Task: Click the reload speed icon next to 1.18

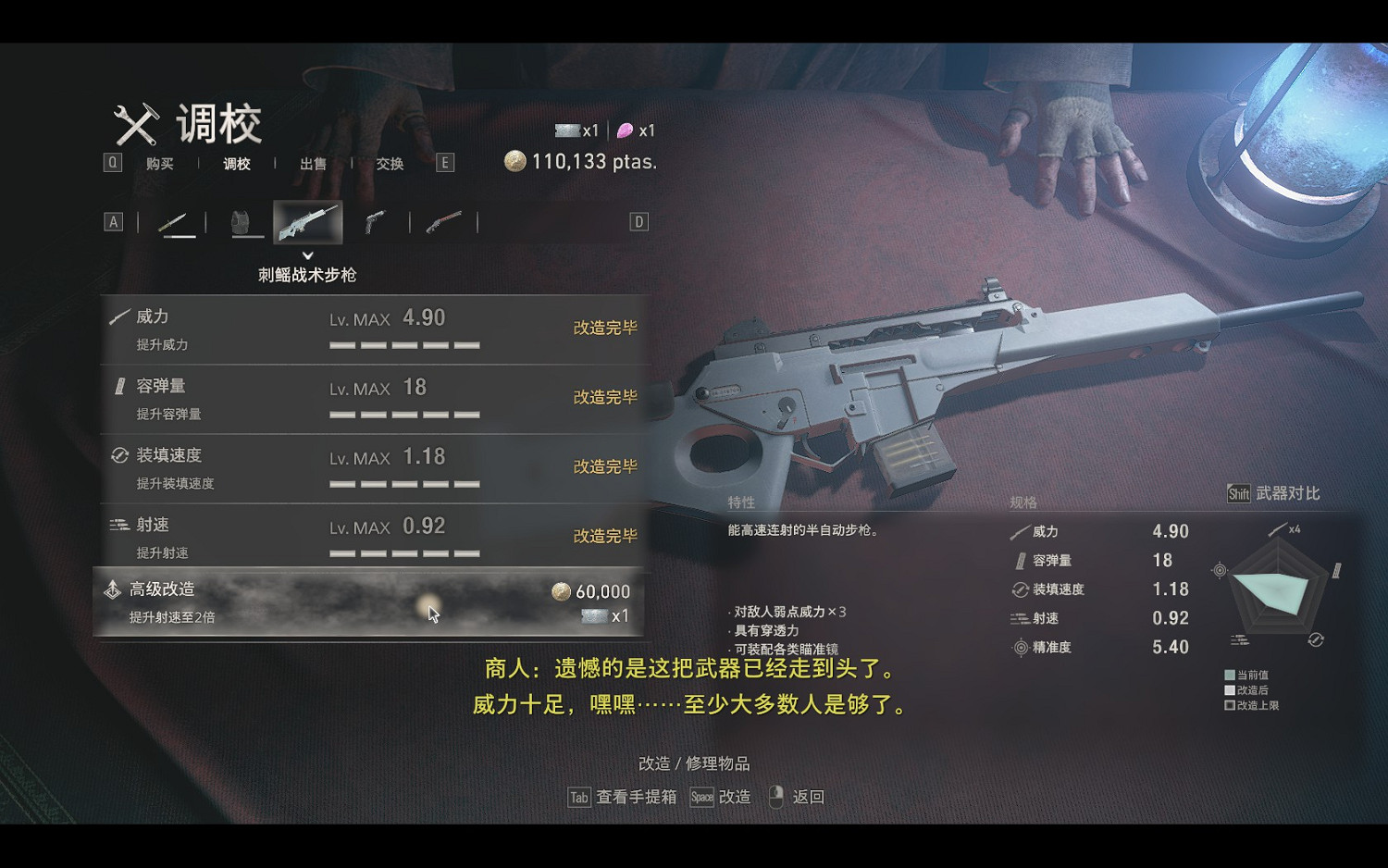Action: click(1021, 589)
